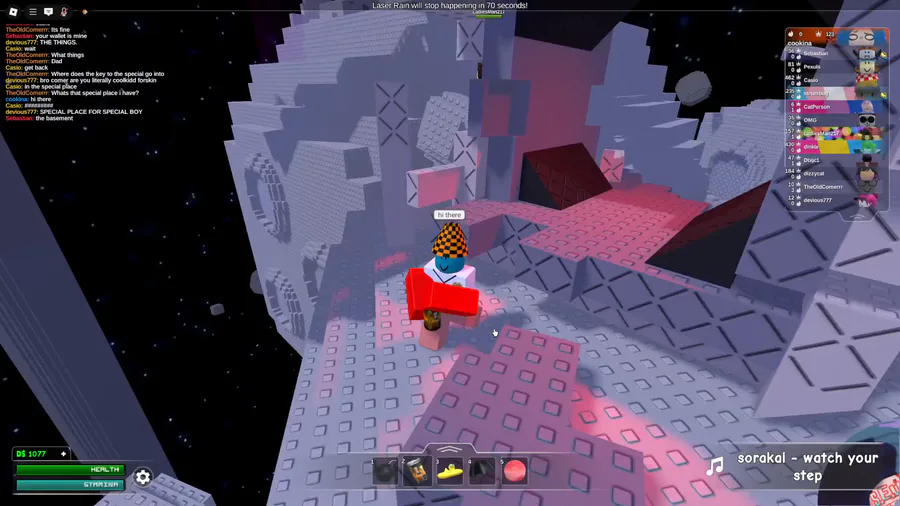900x506 pixels.
Task: Select Pexuis in the player list
Action: click(812, 66)
